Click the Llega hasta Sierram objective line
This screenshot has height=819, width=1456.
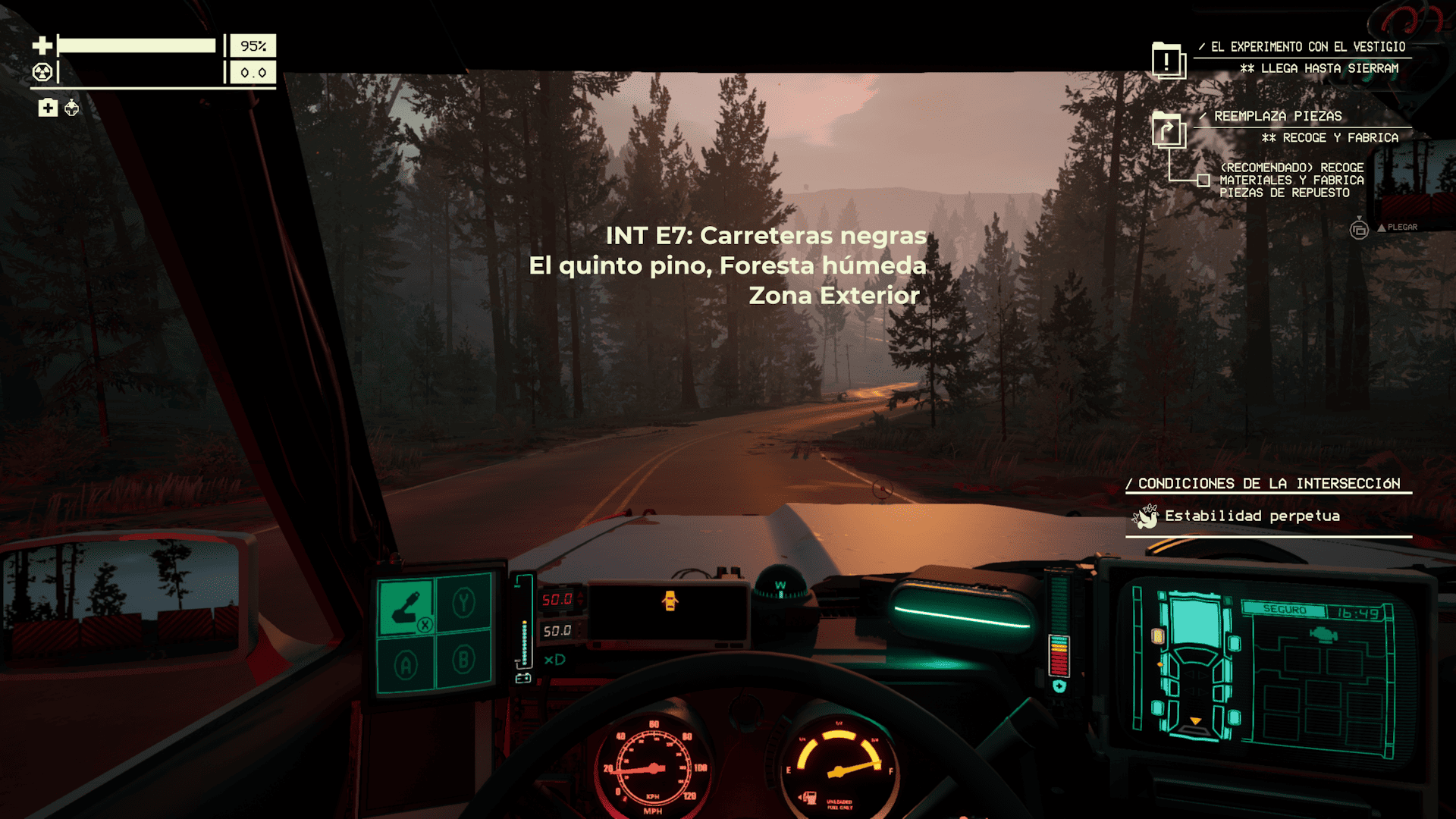pyautogui.click(x=1319, y=68)
